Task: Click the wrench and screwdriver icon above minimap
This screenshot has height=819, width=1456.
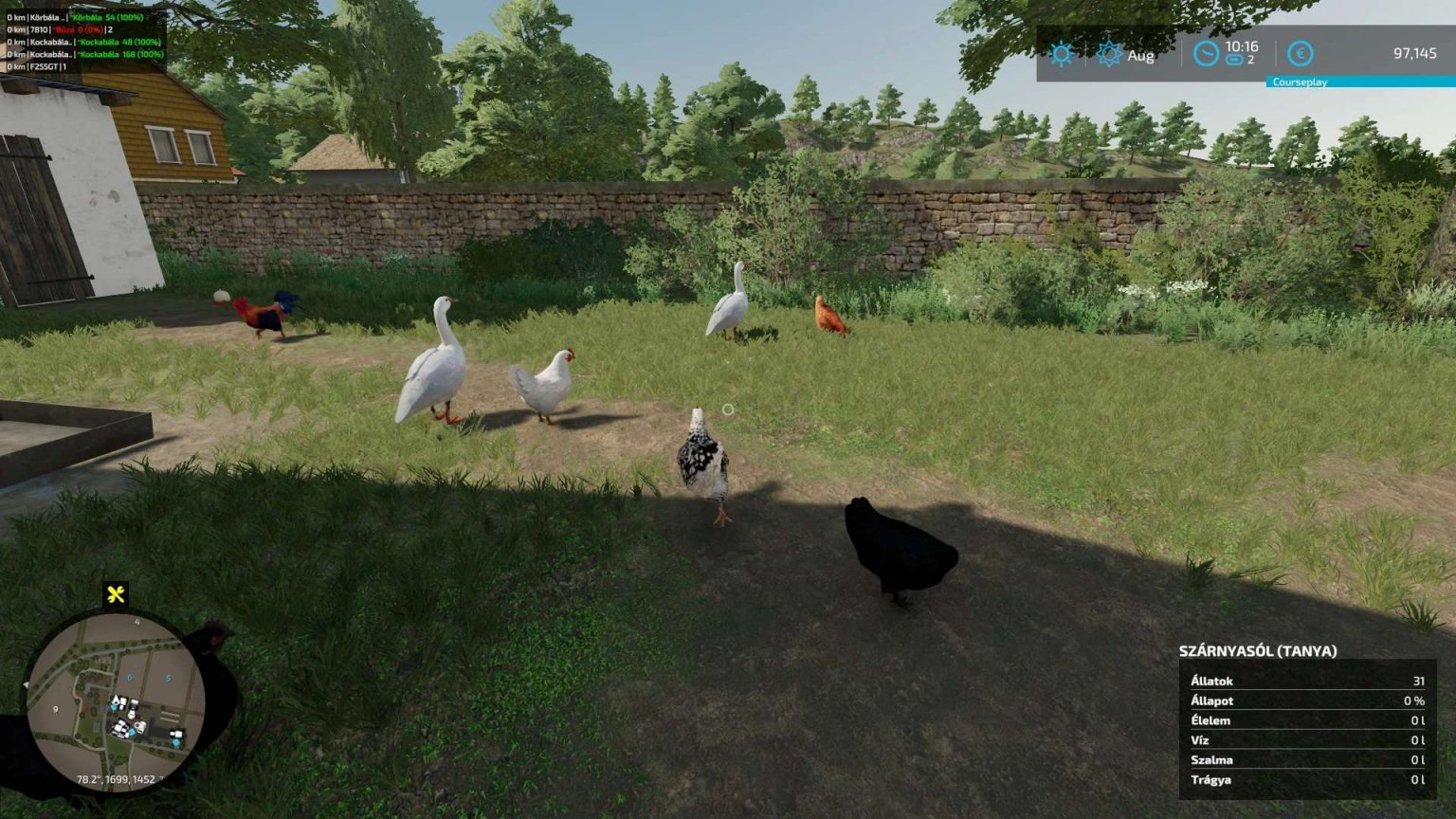Action: coord(116,595)
